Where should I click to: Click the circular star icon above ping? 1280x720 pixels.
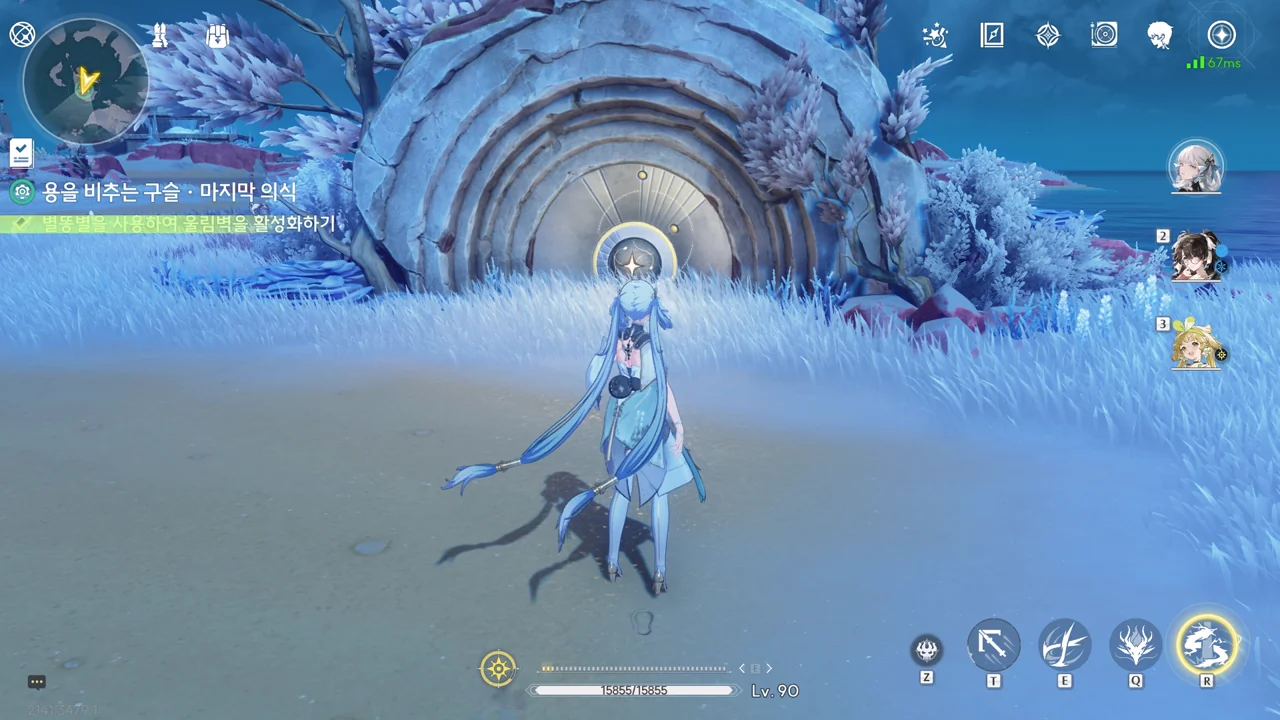(x=1221, y=36)
